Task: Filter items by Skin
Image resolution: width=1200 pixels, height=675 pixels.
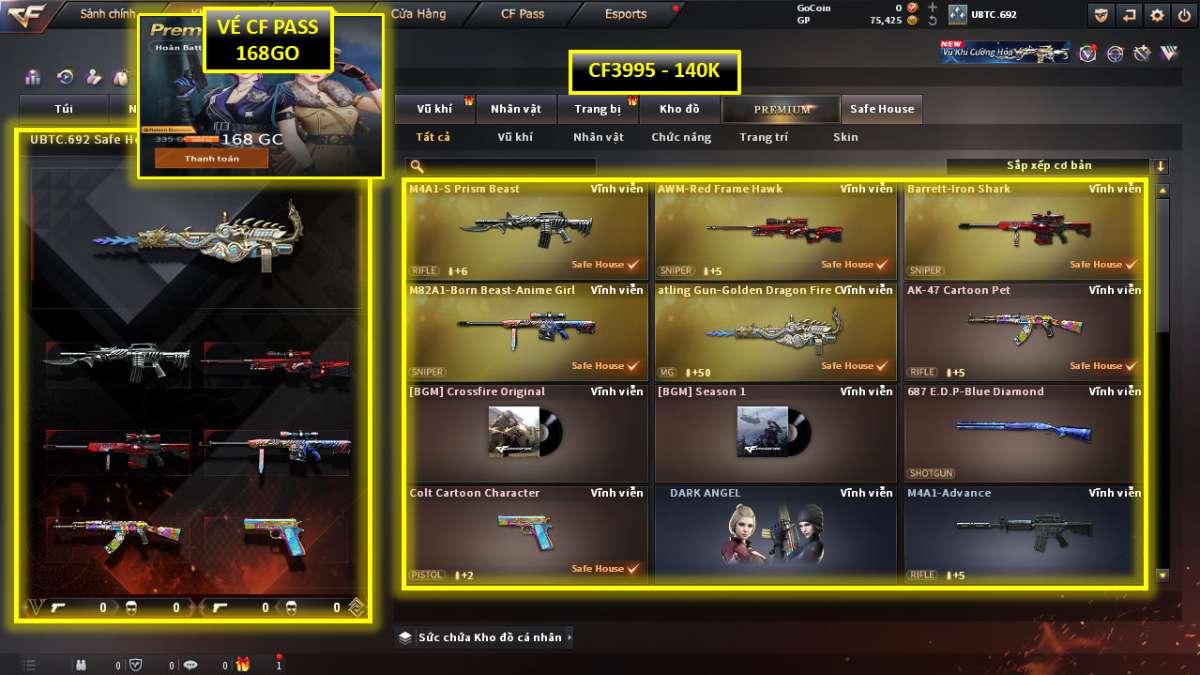Action: 845,137
